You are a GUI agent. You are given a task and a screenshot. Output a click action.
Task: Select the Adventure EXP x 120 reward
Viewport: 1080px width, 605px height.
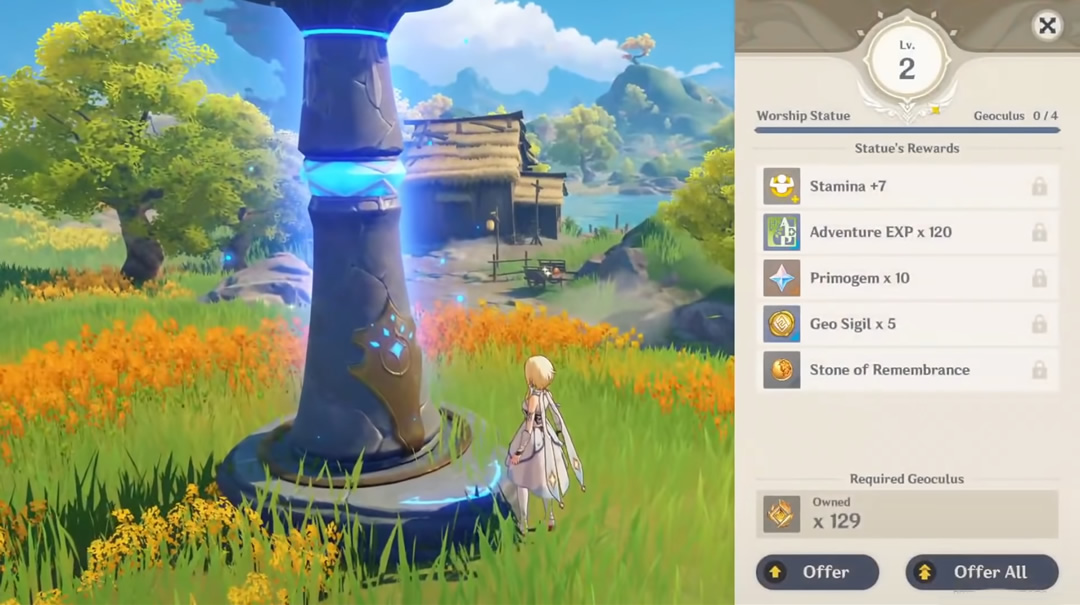(907, 232)
